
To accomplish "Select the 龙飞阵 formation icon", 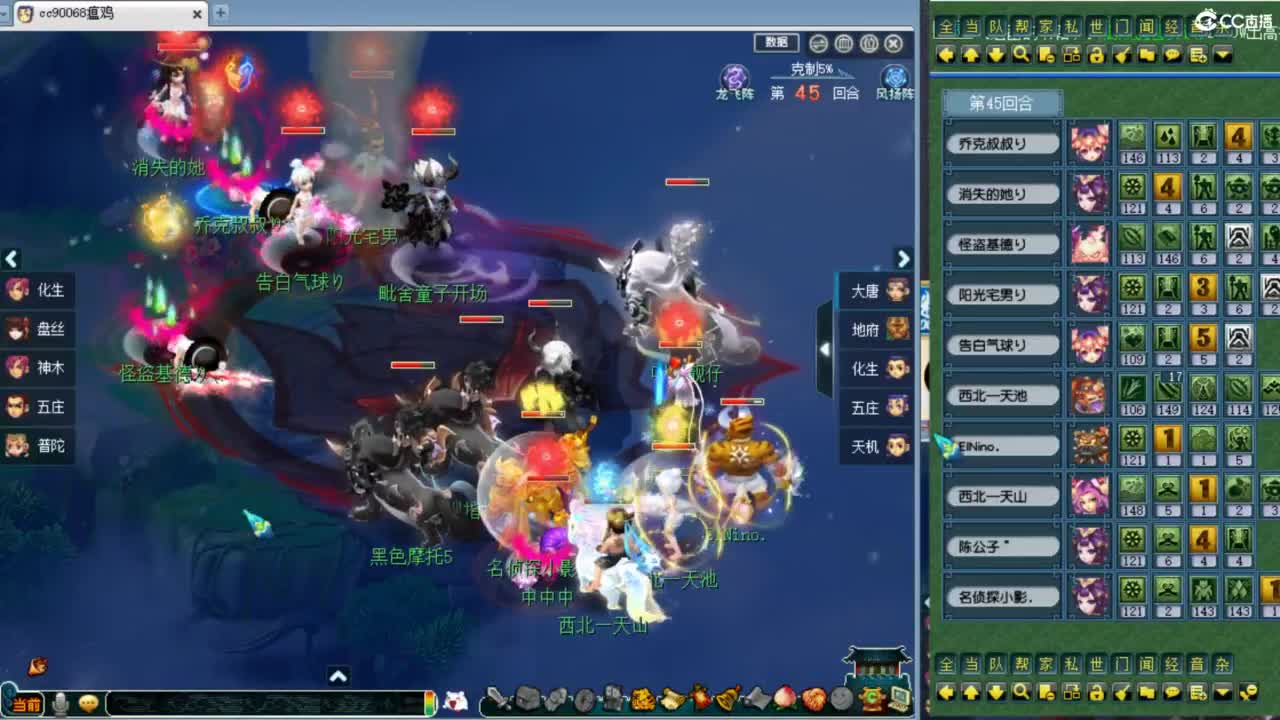I will click(735, 77).
